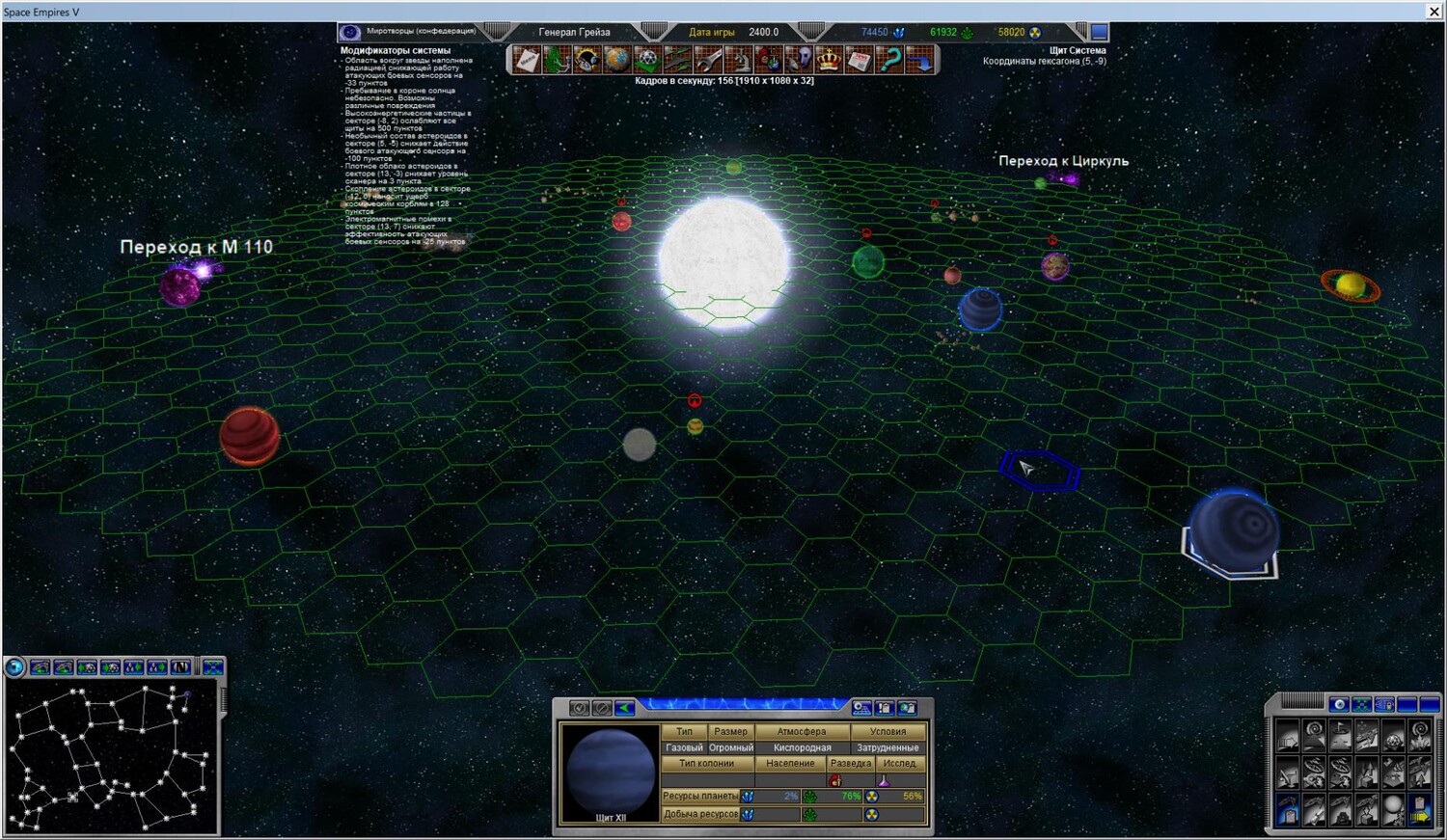This screenshot has height=840, width=1447.
Task: Open the newspaper log icon
Action: [x=859, y=60]
